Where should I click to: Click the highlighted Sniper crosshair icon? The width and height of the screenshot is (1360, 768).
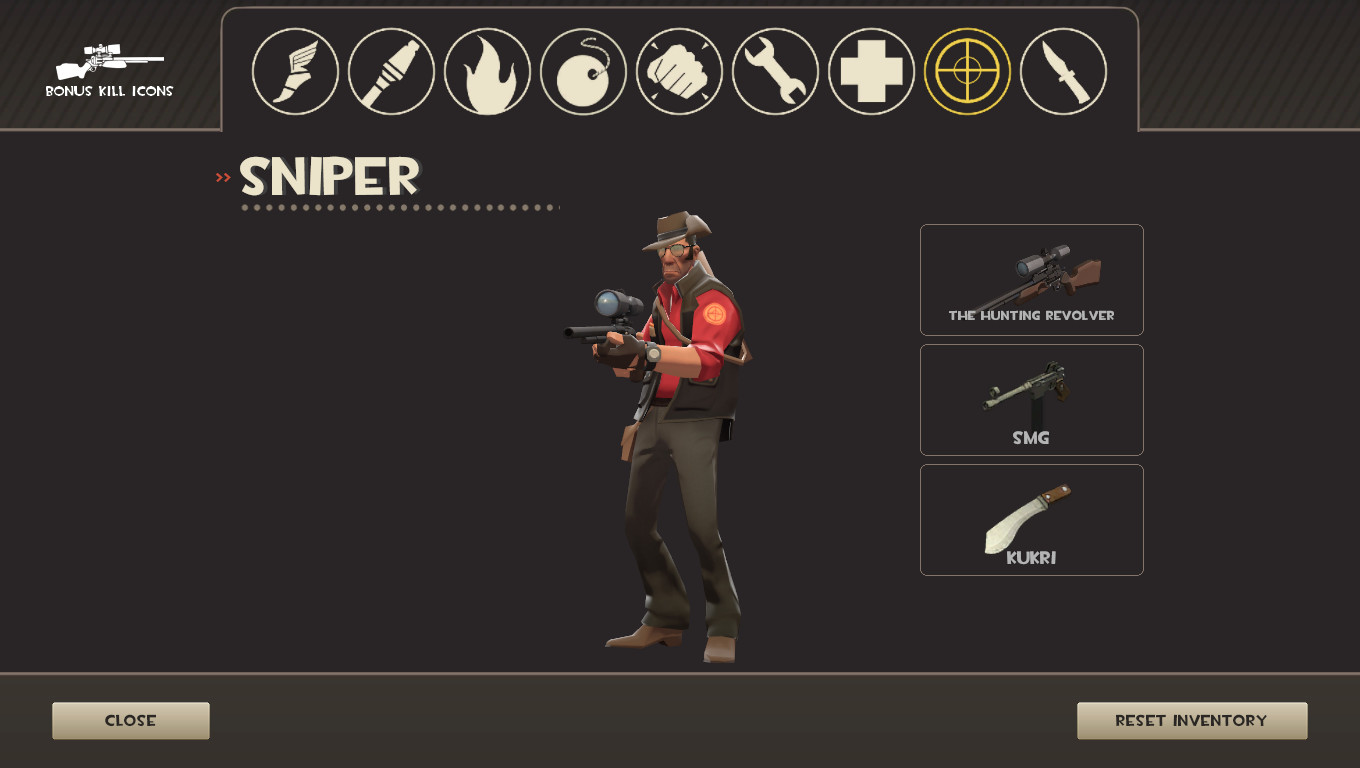tap(967, 71)
